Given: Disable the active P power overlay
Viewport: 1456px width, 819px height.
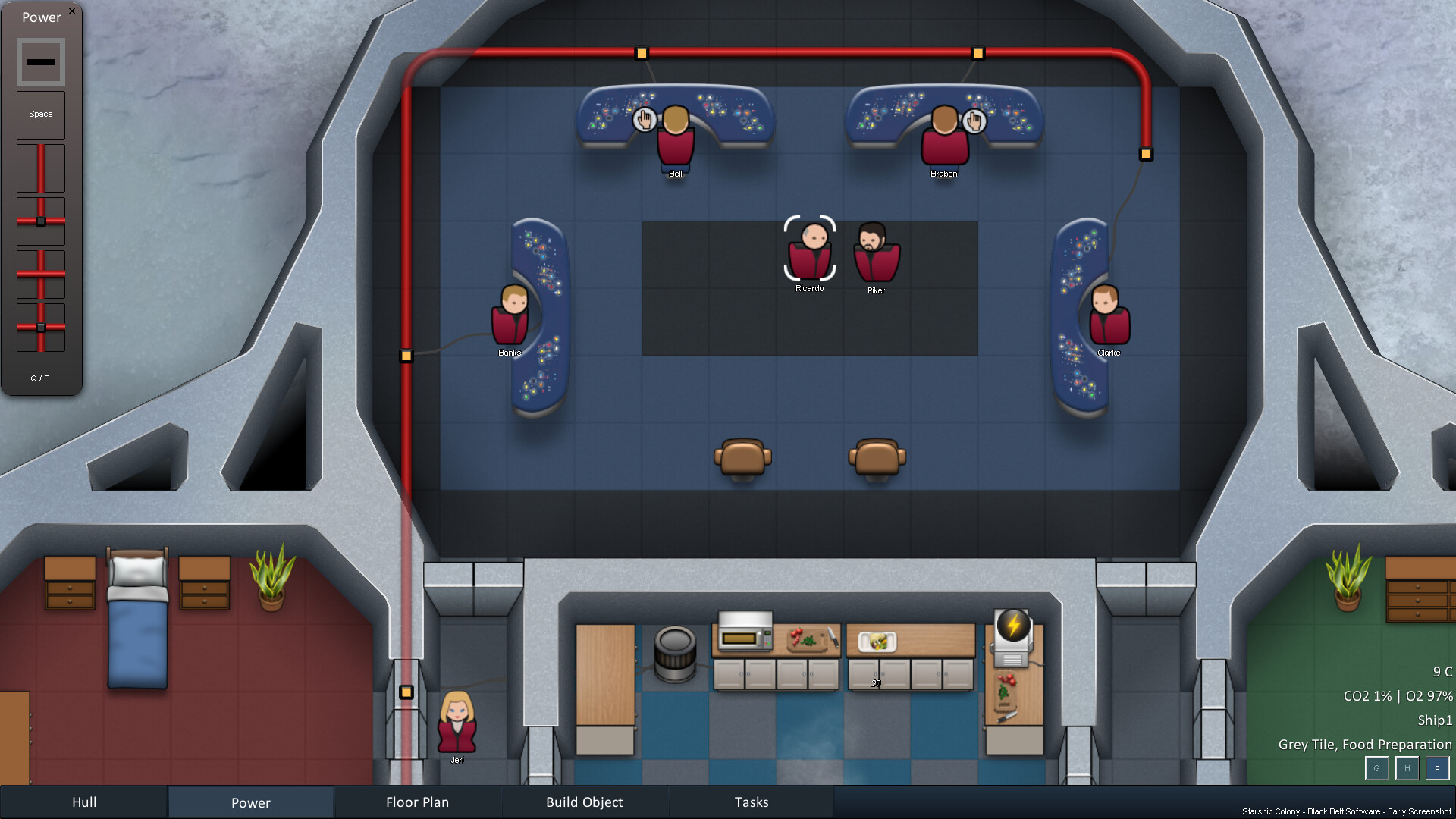Looking at the screenshot, I should tap(1438, 768).
